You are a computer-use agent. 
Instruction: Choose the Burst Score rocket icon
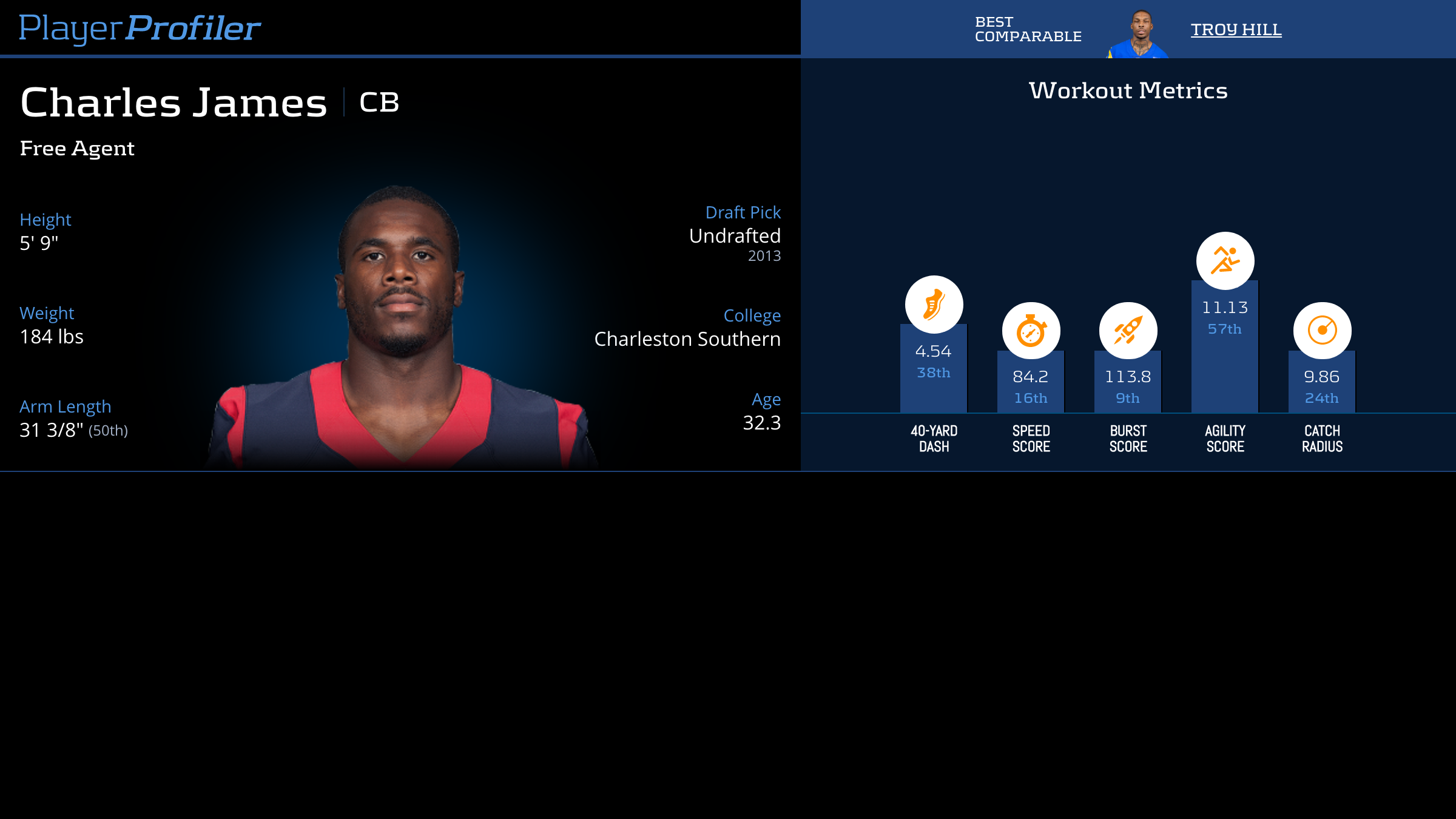click(1128, 331)
